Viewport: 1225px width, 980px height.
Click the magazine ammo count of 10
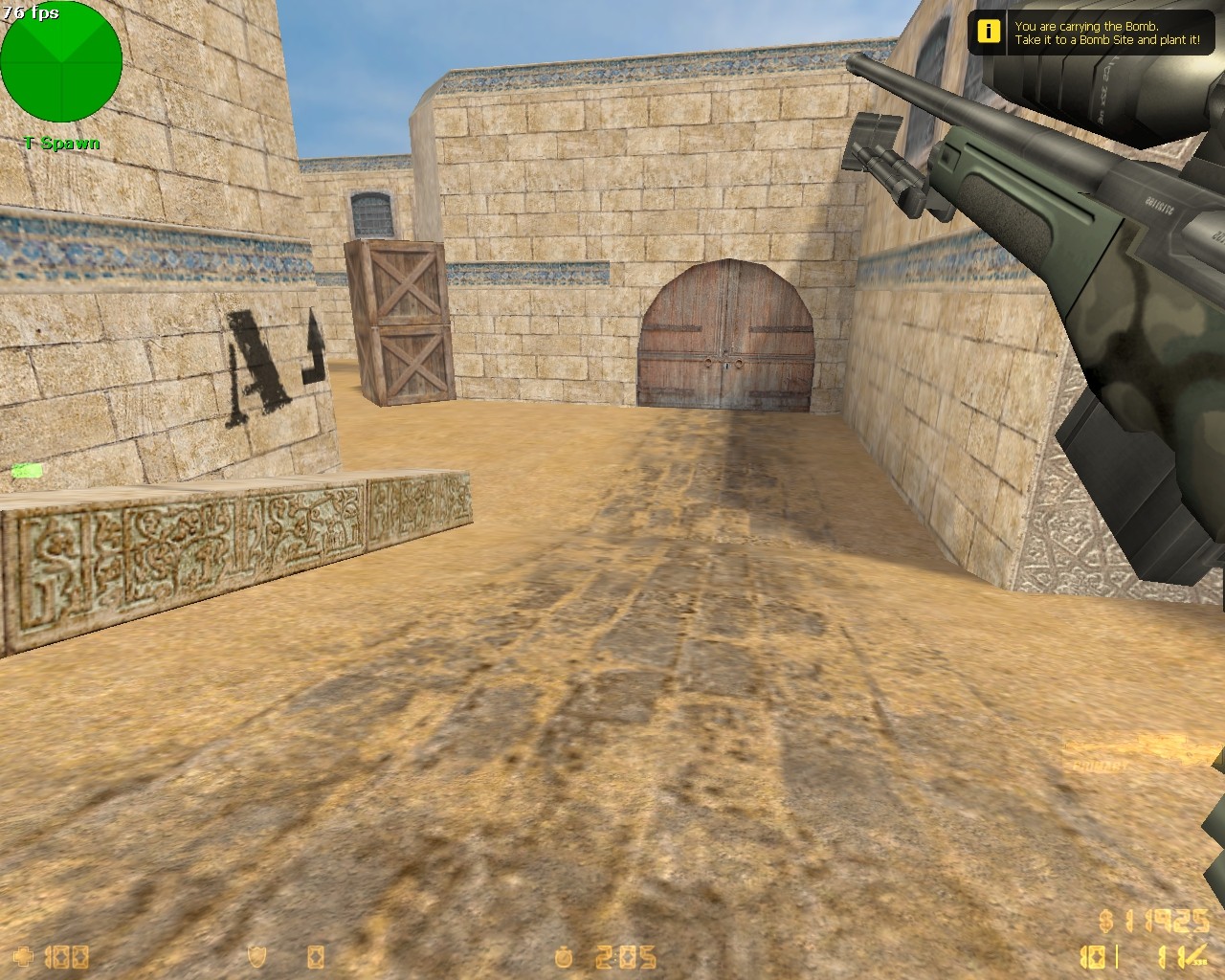click(x=1091, y=956)
